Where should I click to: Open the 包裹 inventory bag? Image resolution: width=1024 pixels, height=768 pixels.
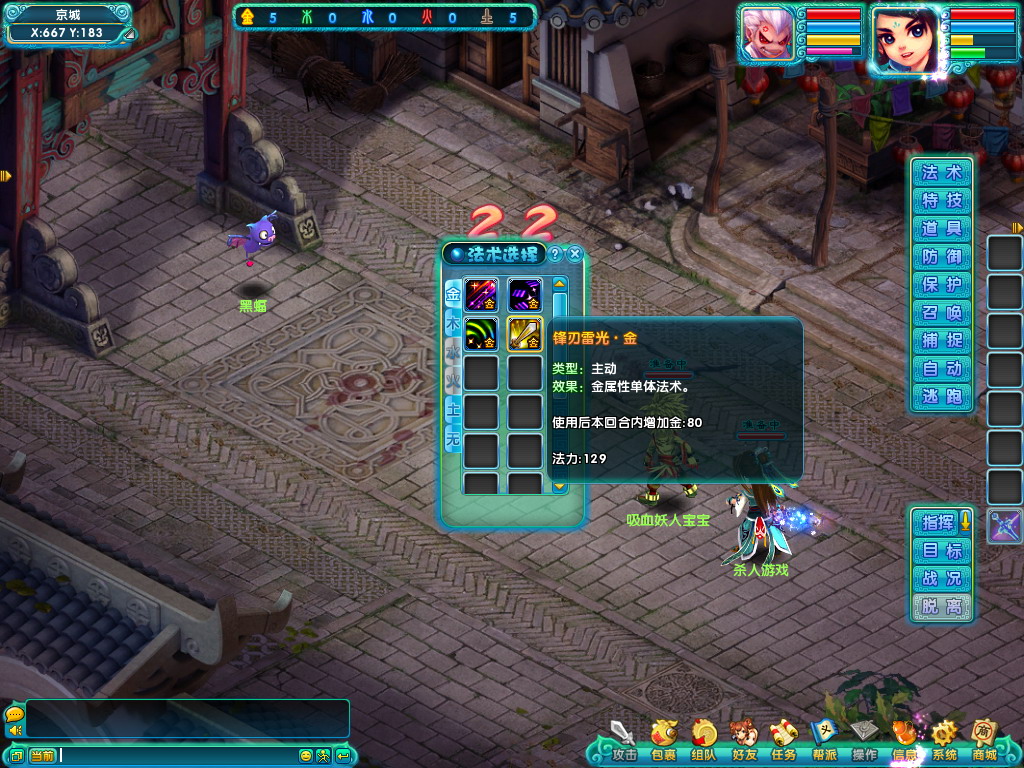664,740
